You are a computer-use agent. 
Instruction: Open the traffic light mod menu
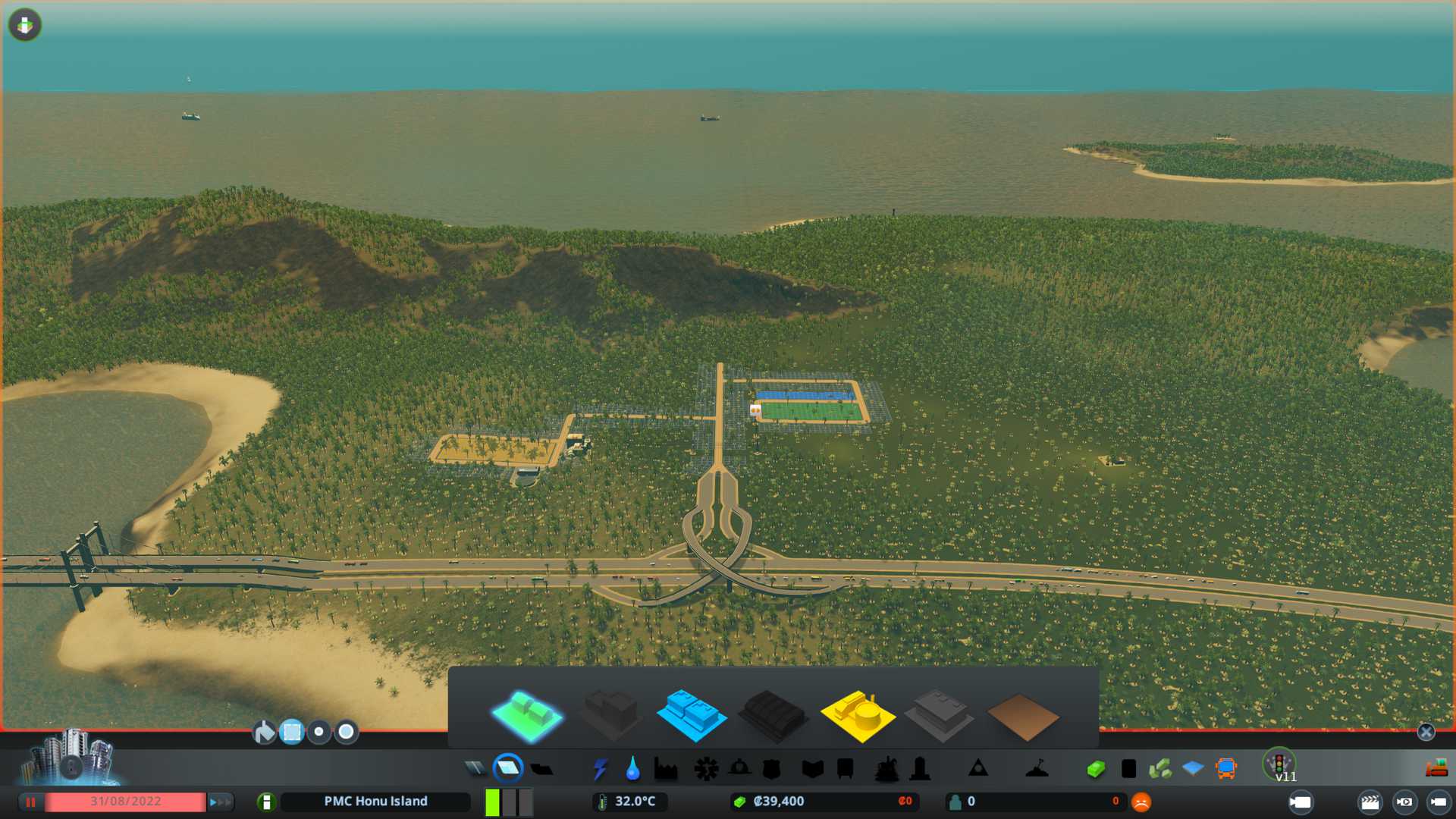[1279, 763]
